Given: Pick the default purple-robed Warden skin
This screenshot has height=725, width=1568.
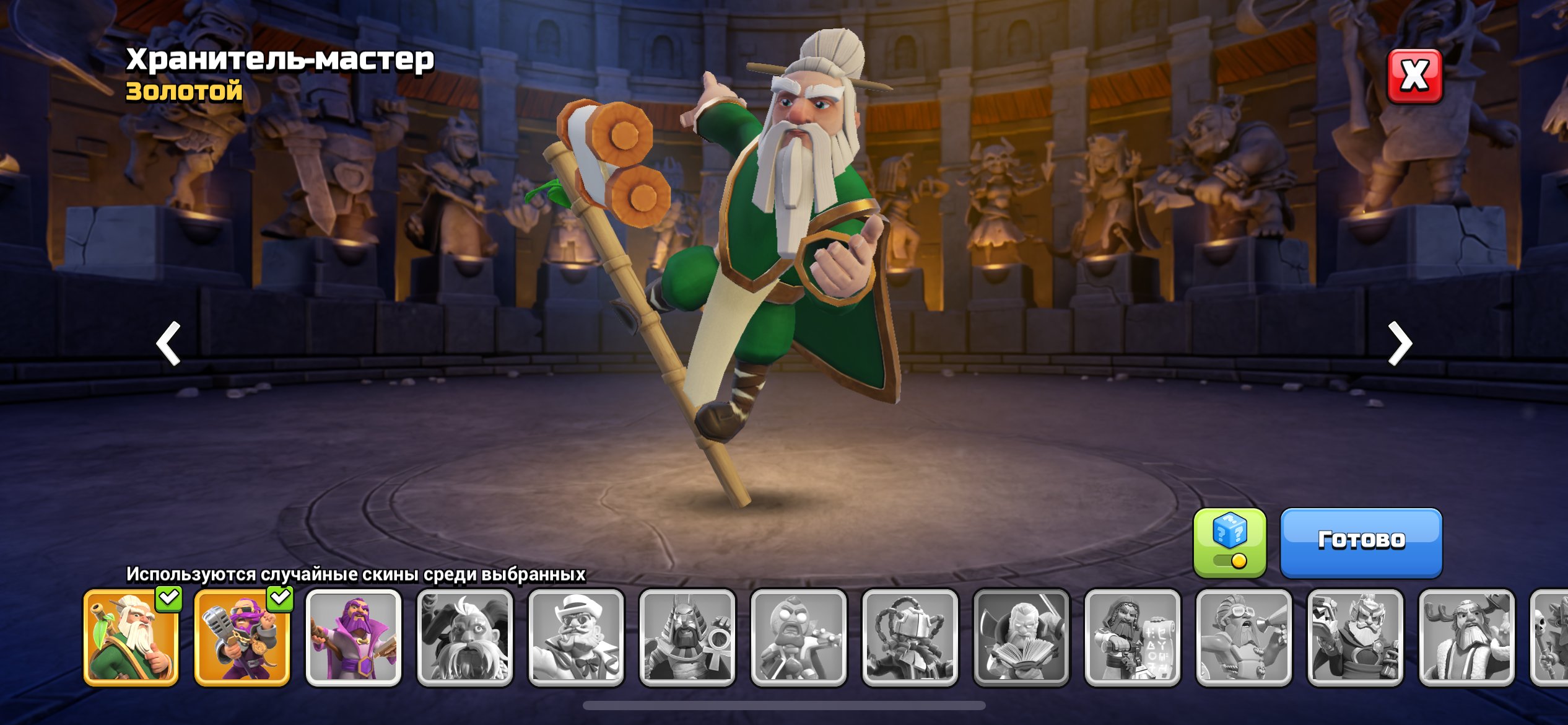Looking at the screenshot, I should coord(354,638).
